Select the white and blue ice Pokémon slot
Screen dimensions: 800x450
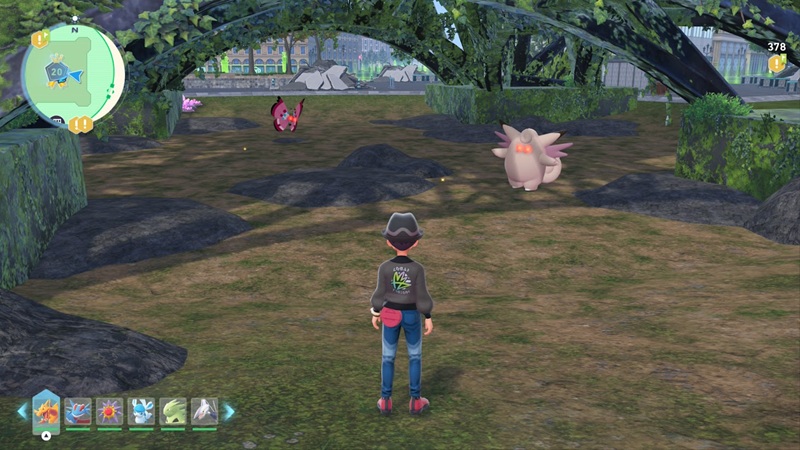coord(142,411)
